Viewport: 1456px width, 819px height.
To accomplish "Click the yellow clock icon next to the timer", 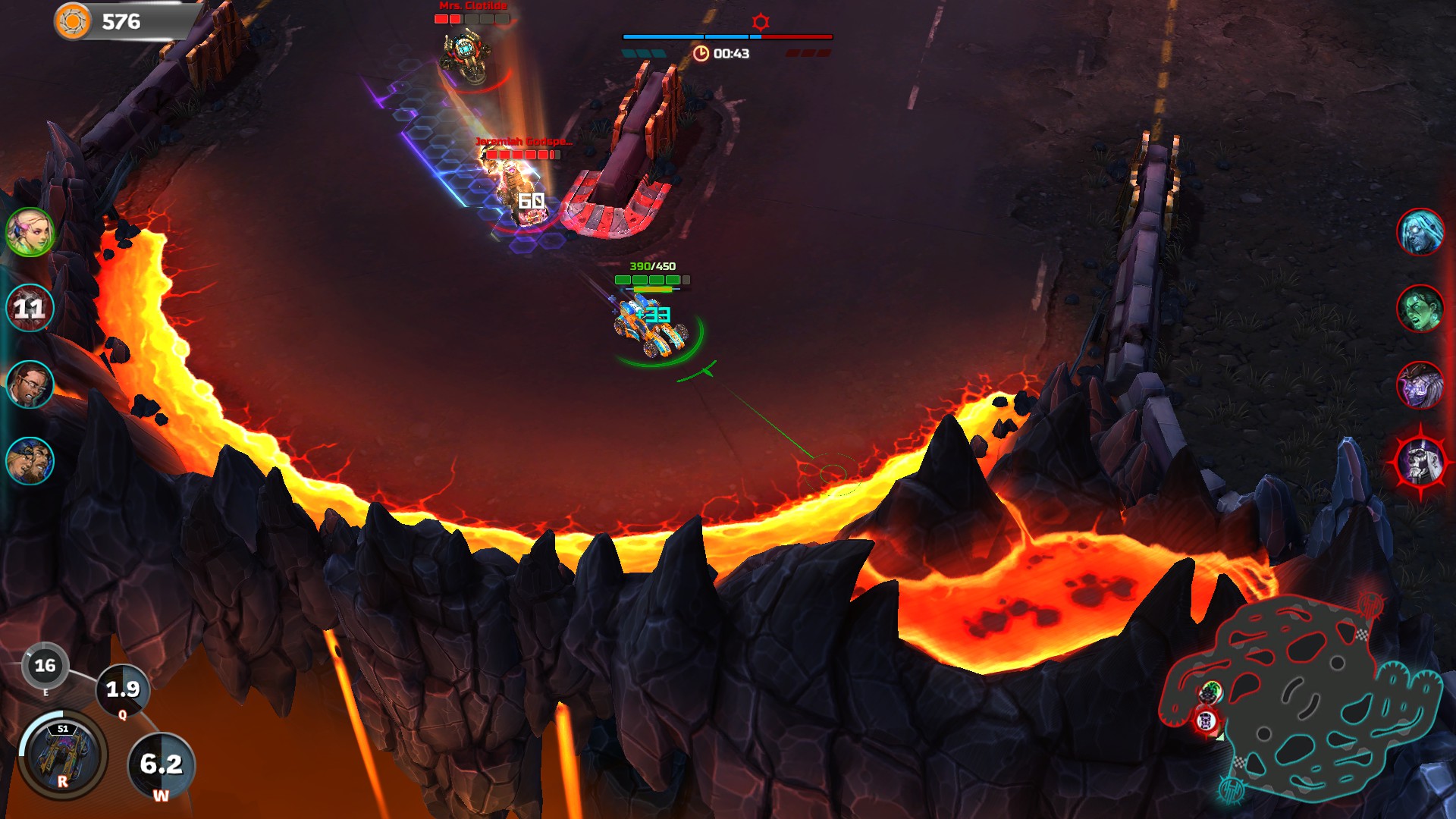I will (x=702, y=54).
